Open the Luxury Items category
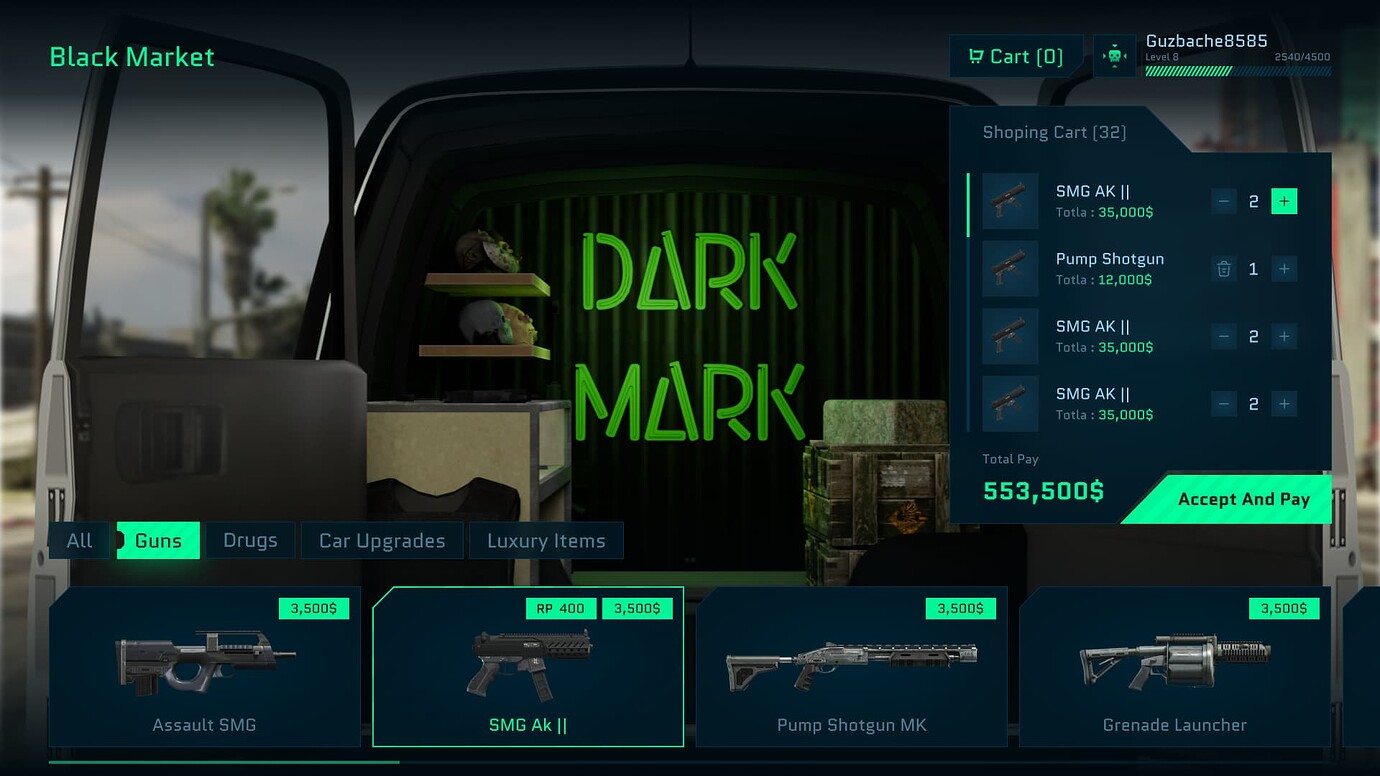 pos(547,540)
